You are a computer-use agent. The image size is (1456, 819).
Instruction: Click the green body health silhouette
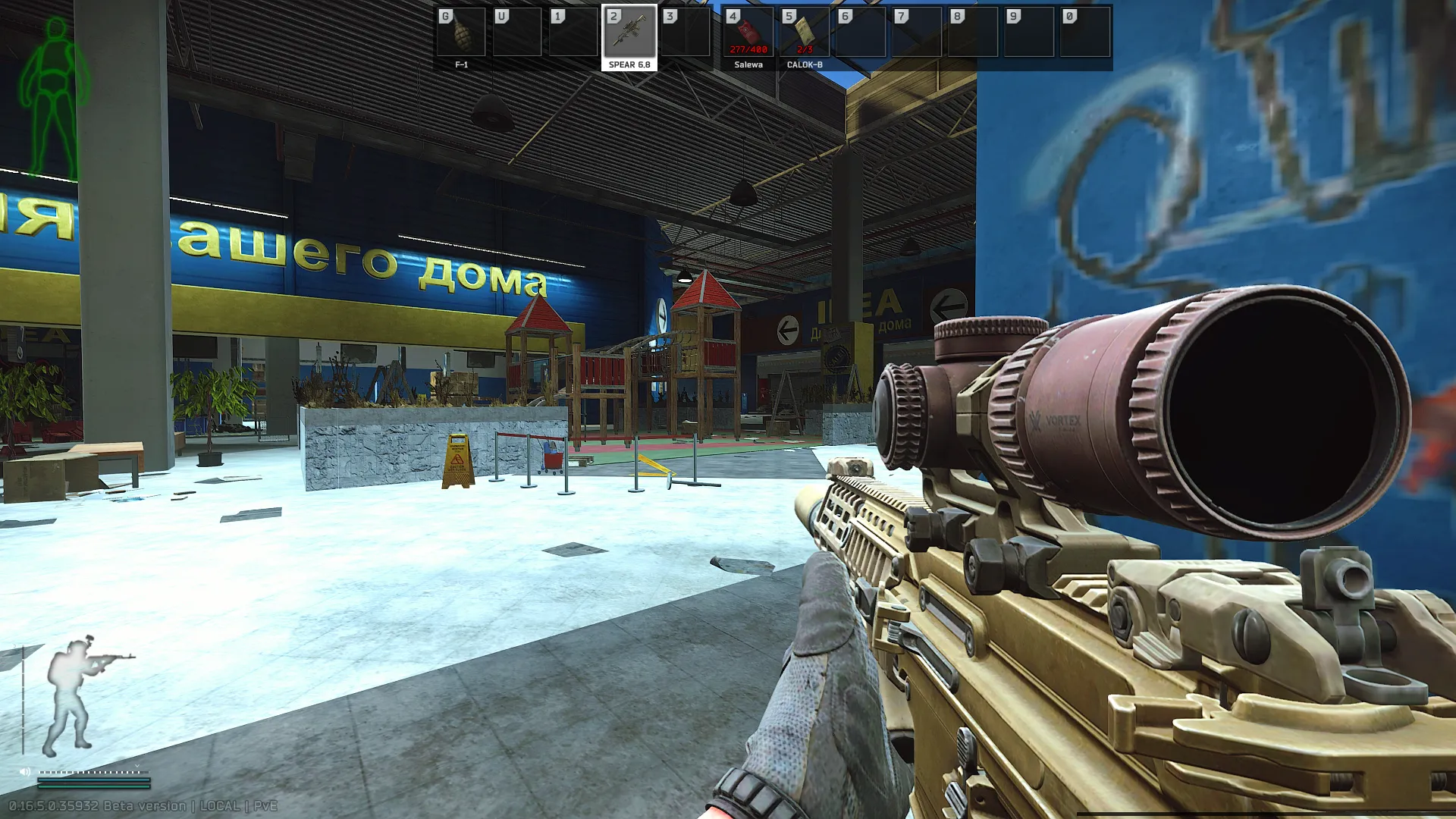[x=55, y=99]
